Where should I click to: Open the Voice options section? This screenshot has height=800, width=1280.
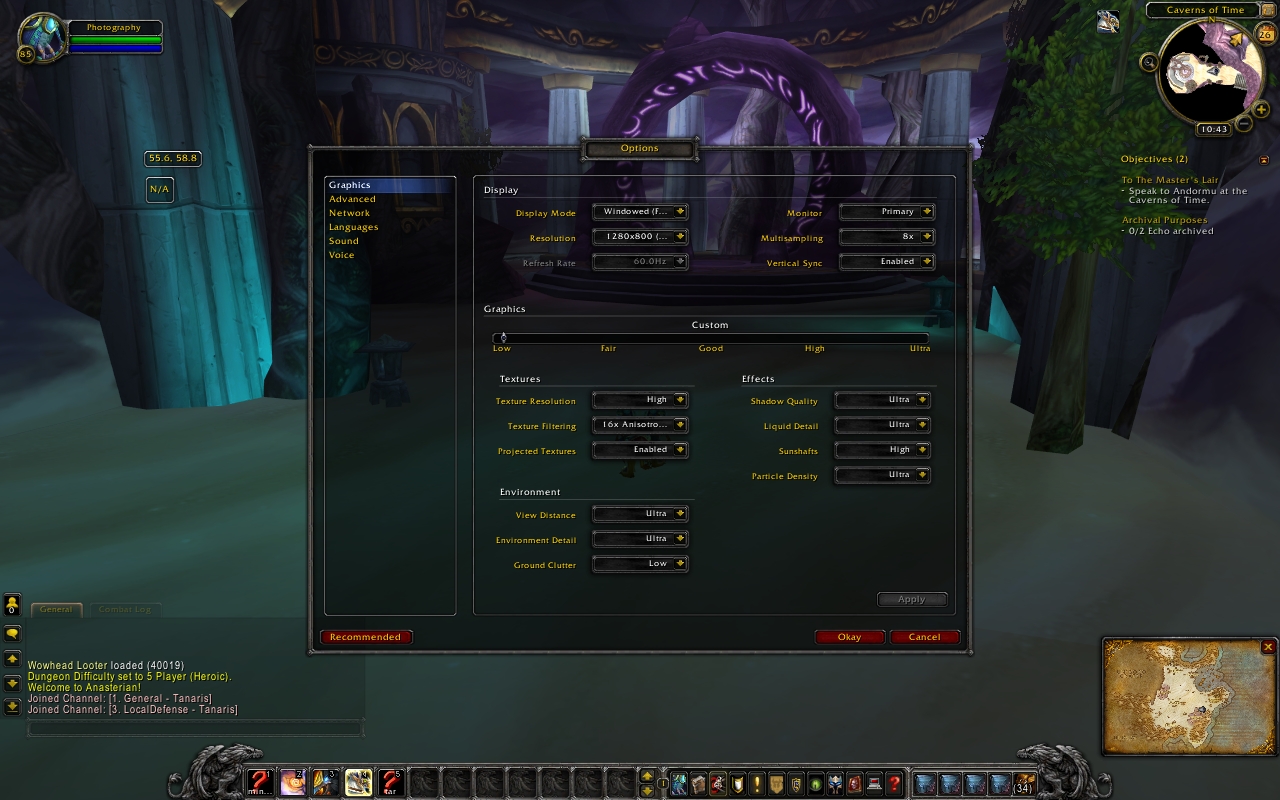(341, 255)
